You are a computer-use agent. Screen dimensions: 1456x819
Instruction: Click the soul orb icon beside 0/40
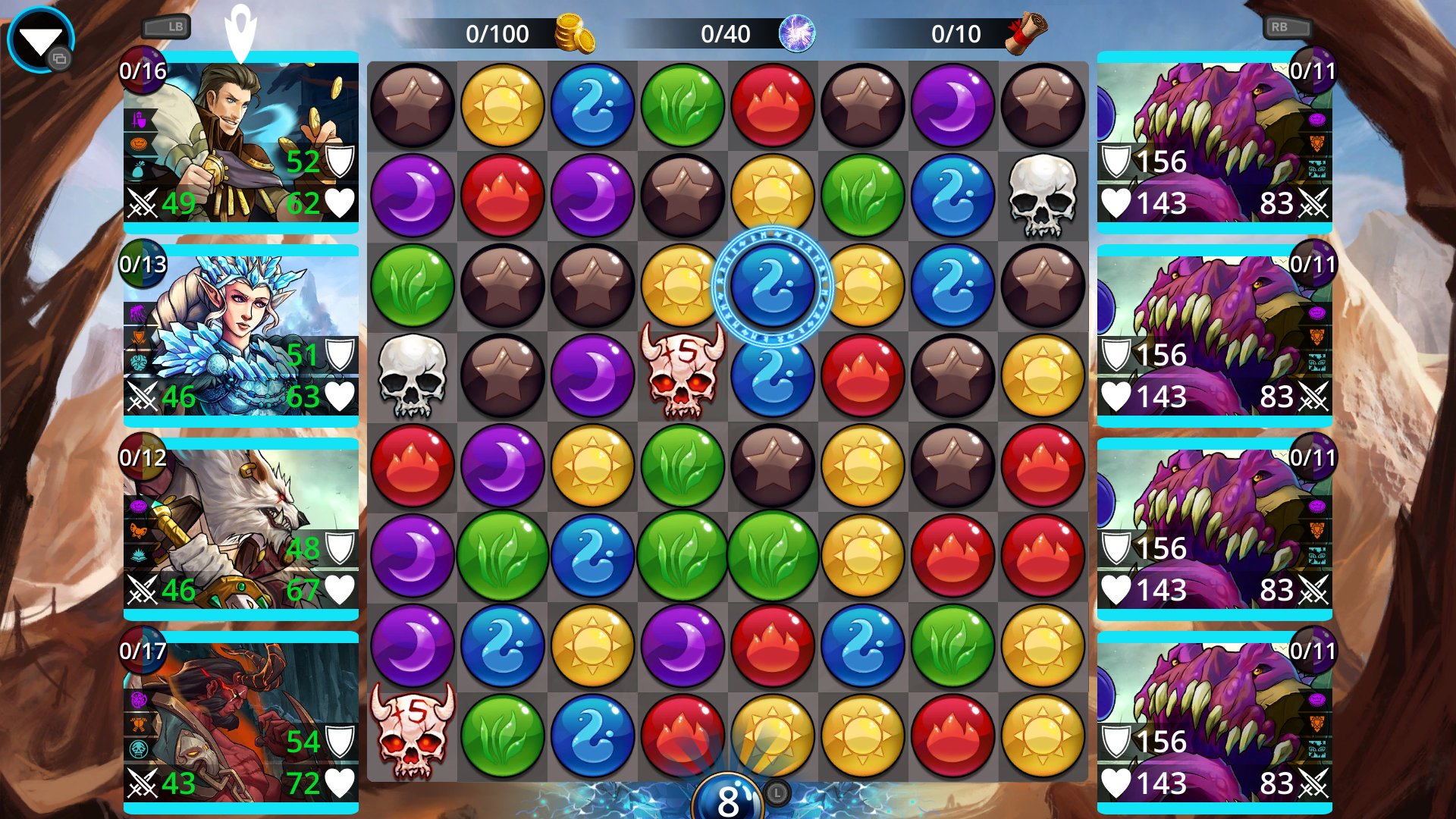798,33
